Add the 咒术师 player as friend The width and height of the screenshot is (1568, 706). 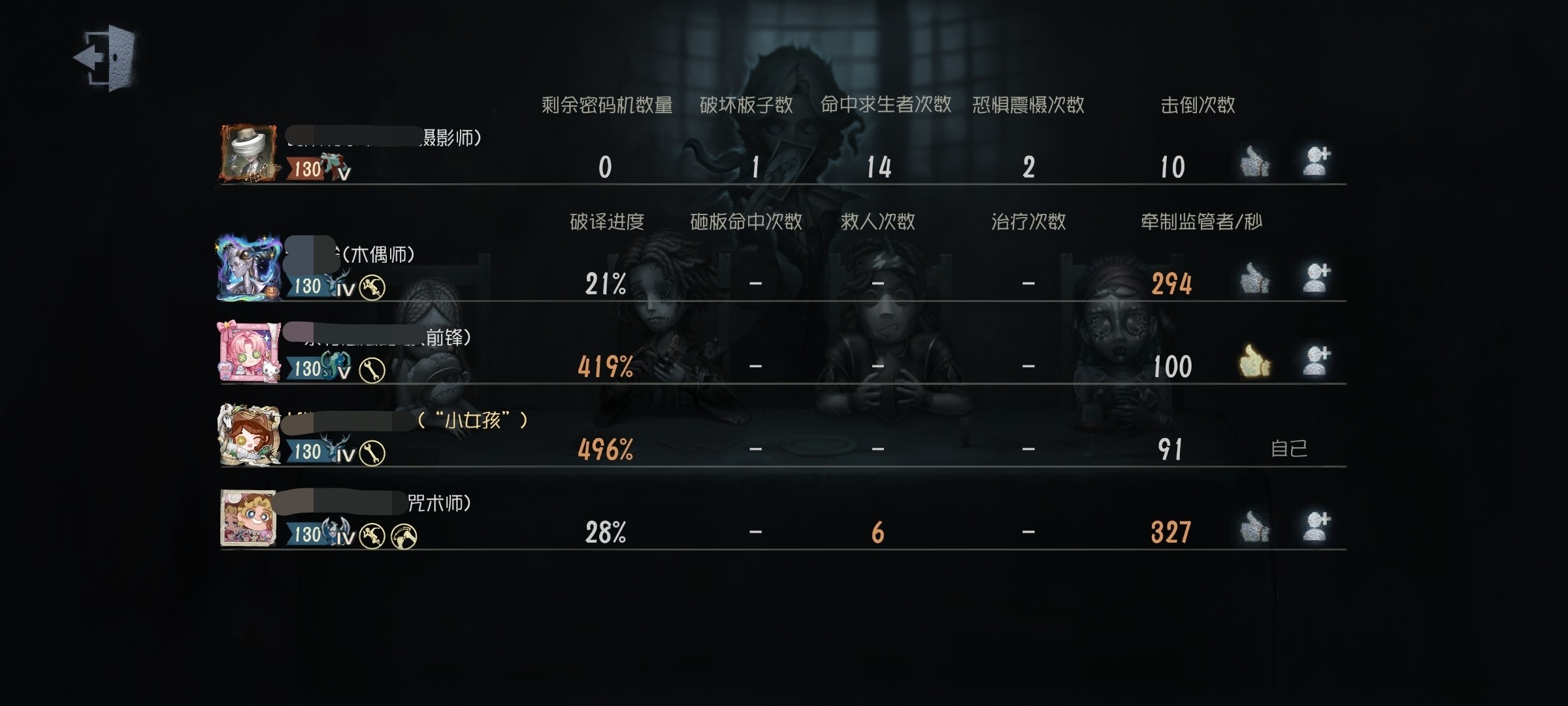[x=1316, y=526]
